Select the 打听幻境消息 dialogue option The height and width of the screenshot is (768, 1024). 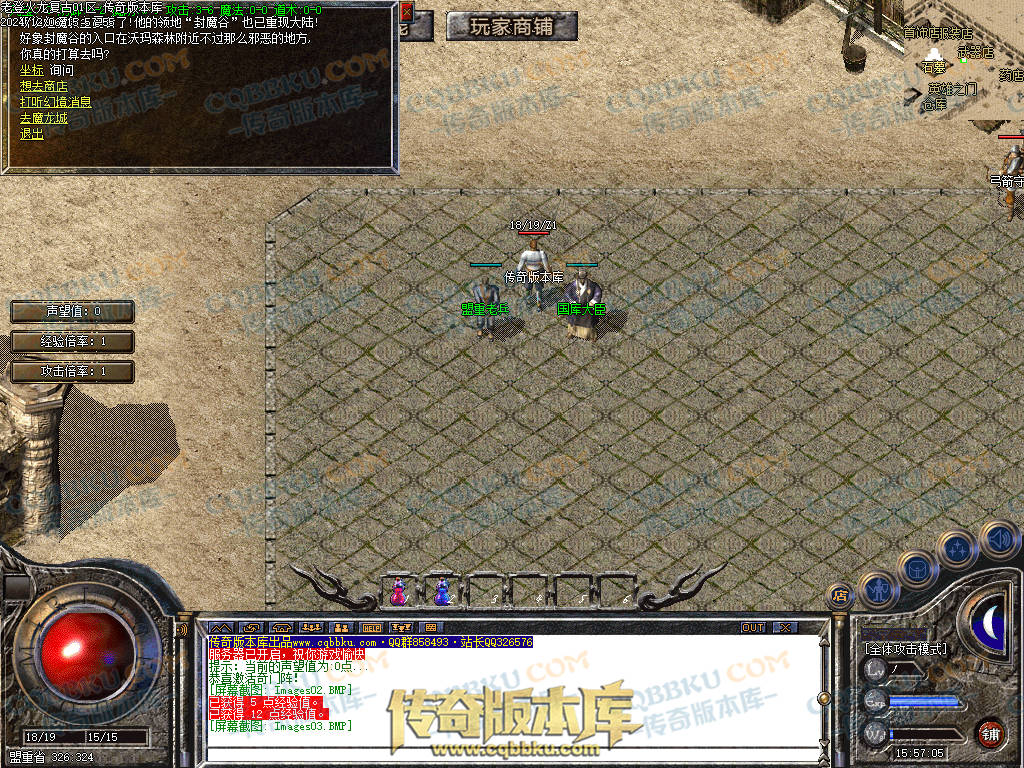coord(55,101)
